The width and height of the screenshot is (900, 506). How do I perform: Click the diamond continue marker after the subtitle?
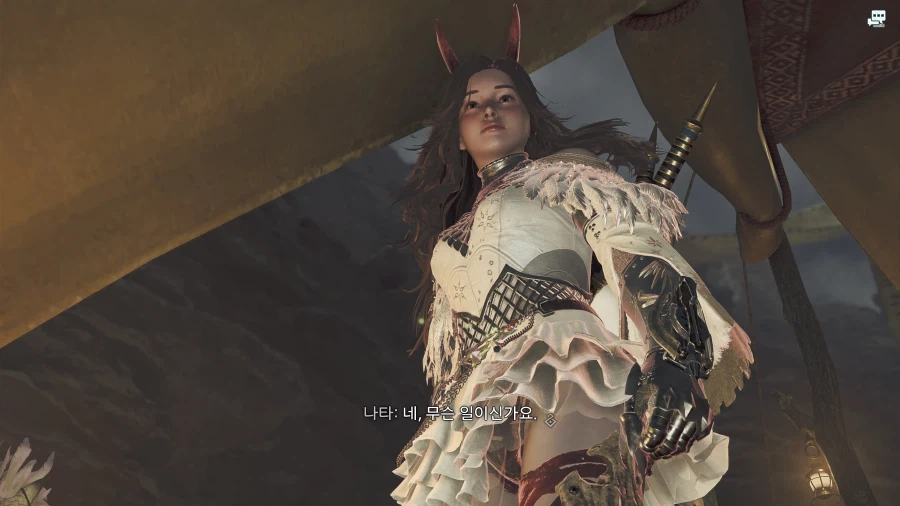[x=549, y=421]
